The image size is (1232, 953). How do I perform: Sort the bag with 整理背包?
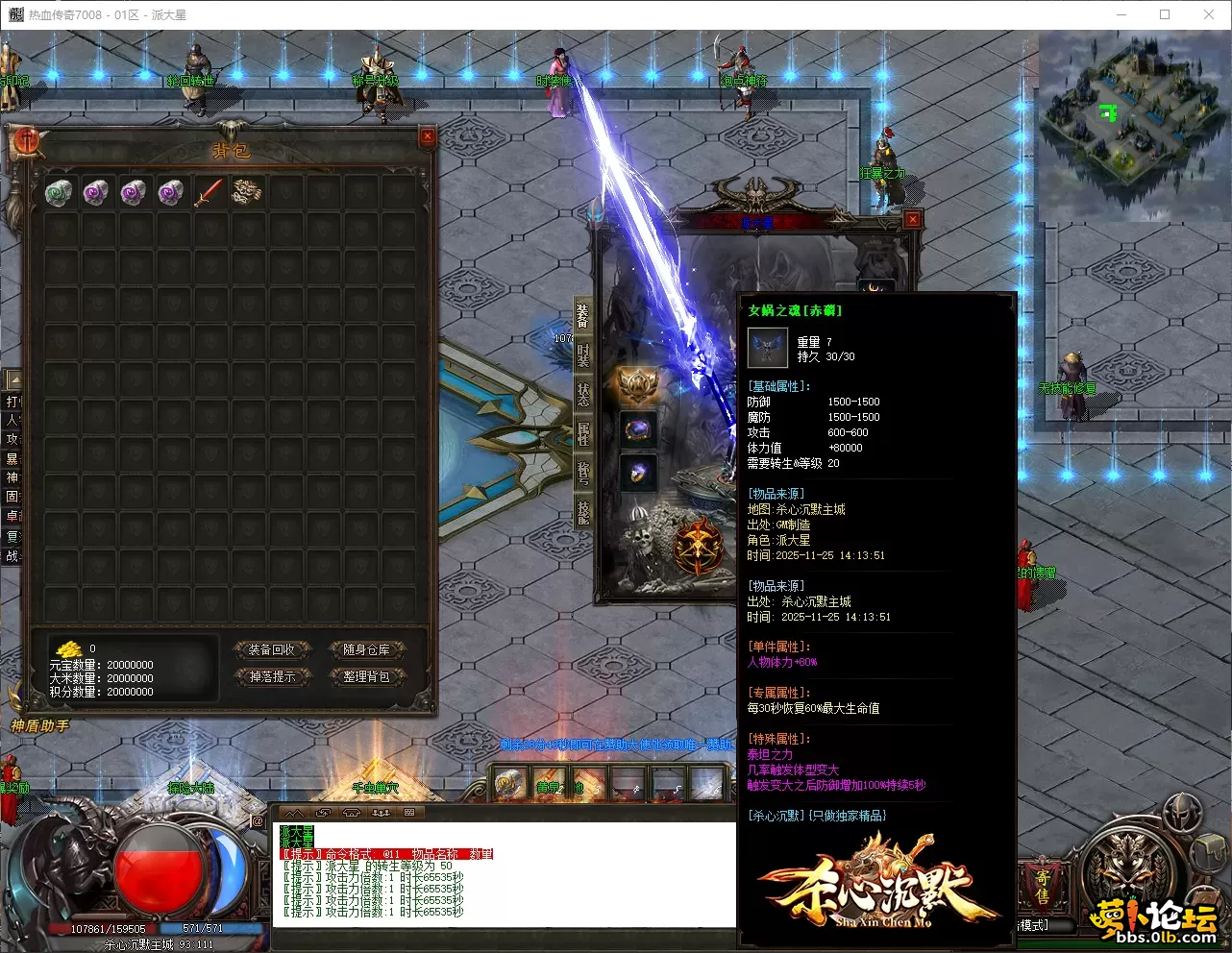click(x=366, y=677)
